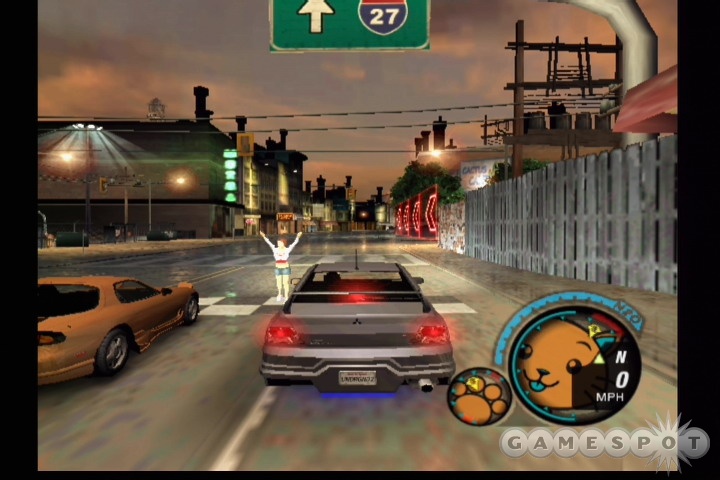
Task: Open the GameSpot watermark logo
Action: click(605, 442)
